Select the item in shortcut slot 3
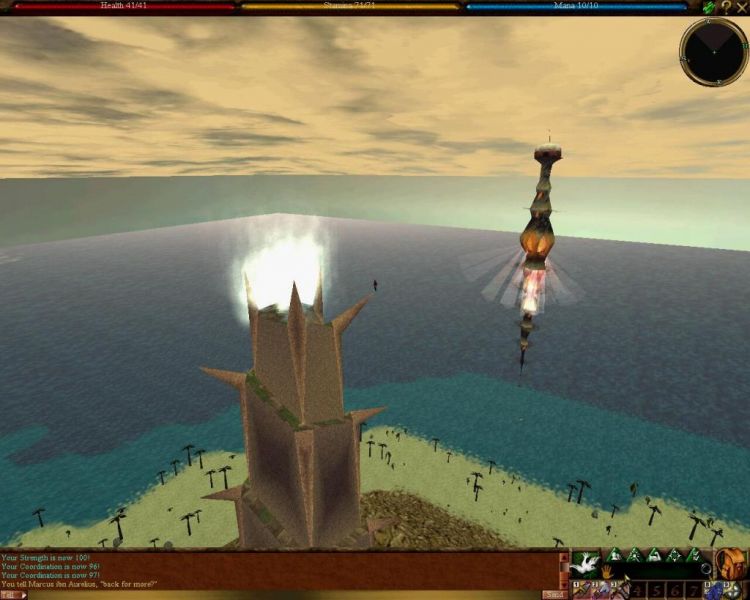This screenshot has width=750, height=600. [x=619, y=589]
